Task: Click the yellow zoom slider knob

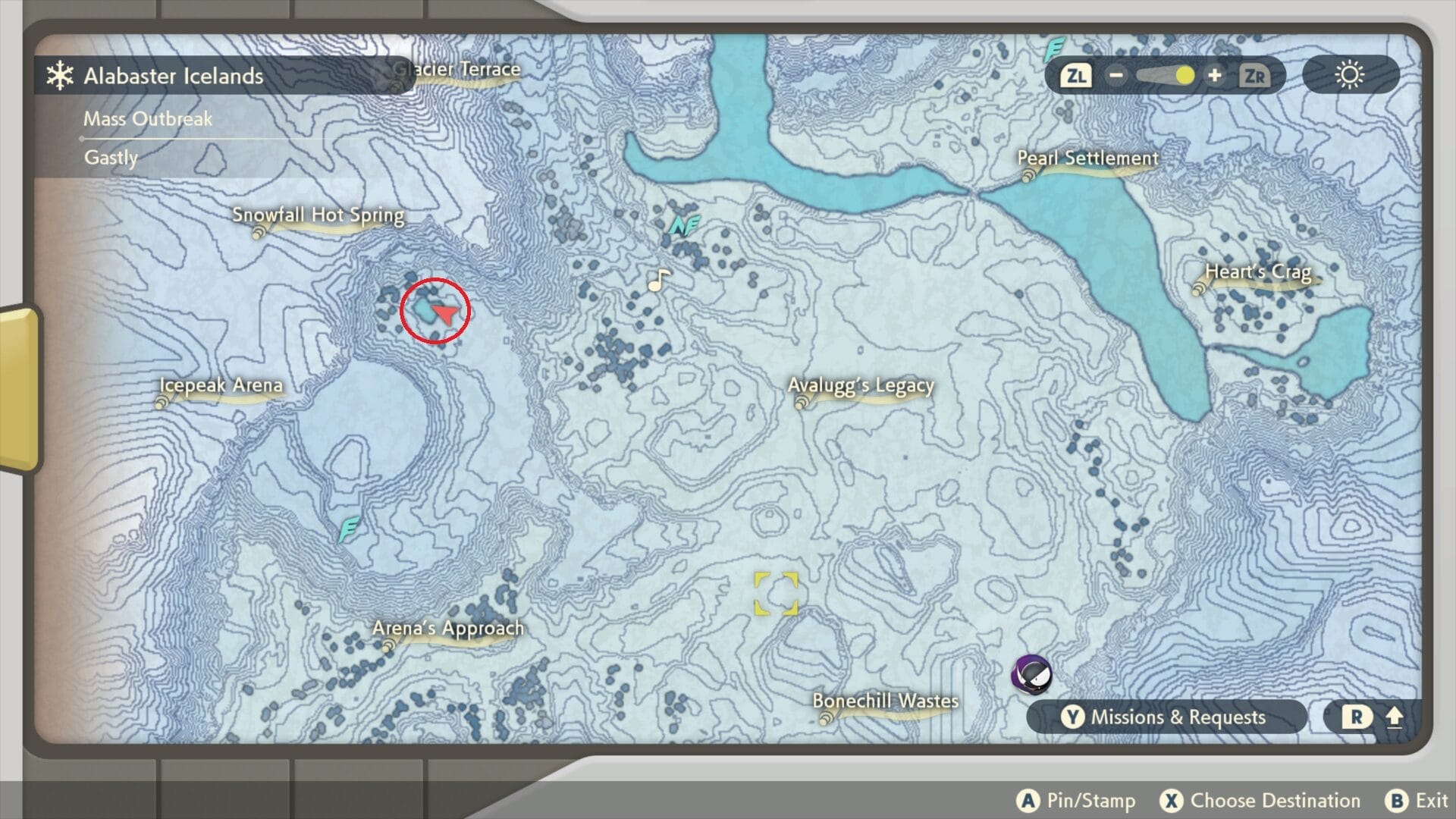Action: pyautogui.click(x=1184, y=76)
